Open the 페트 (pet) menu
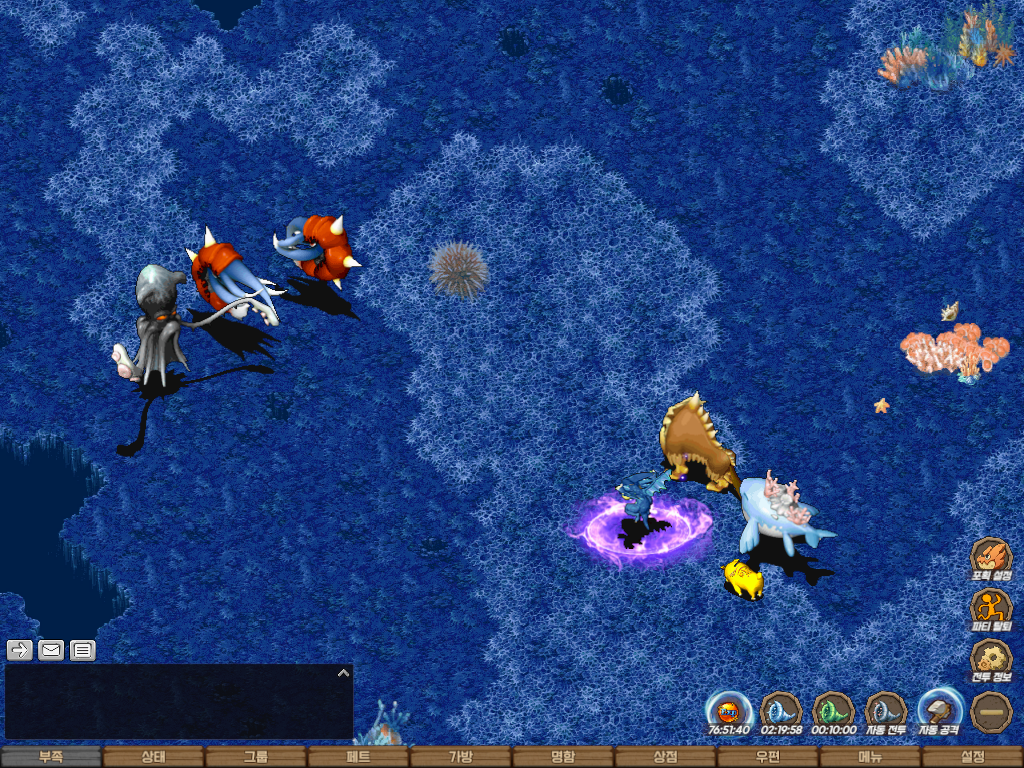The width and height of the screenshot is (1024, 768). pyautogui.click(x=358, y=757)
